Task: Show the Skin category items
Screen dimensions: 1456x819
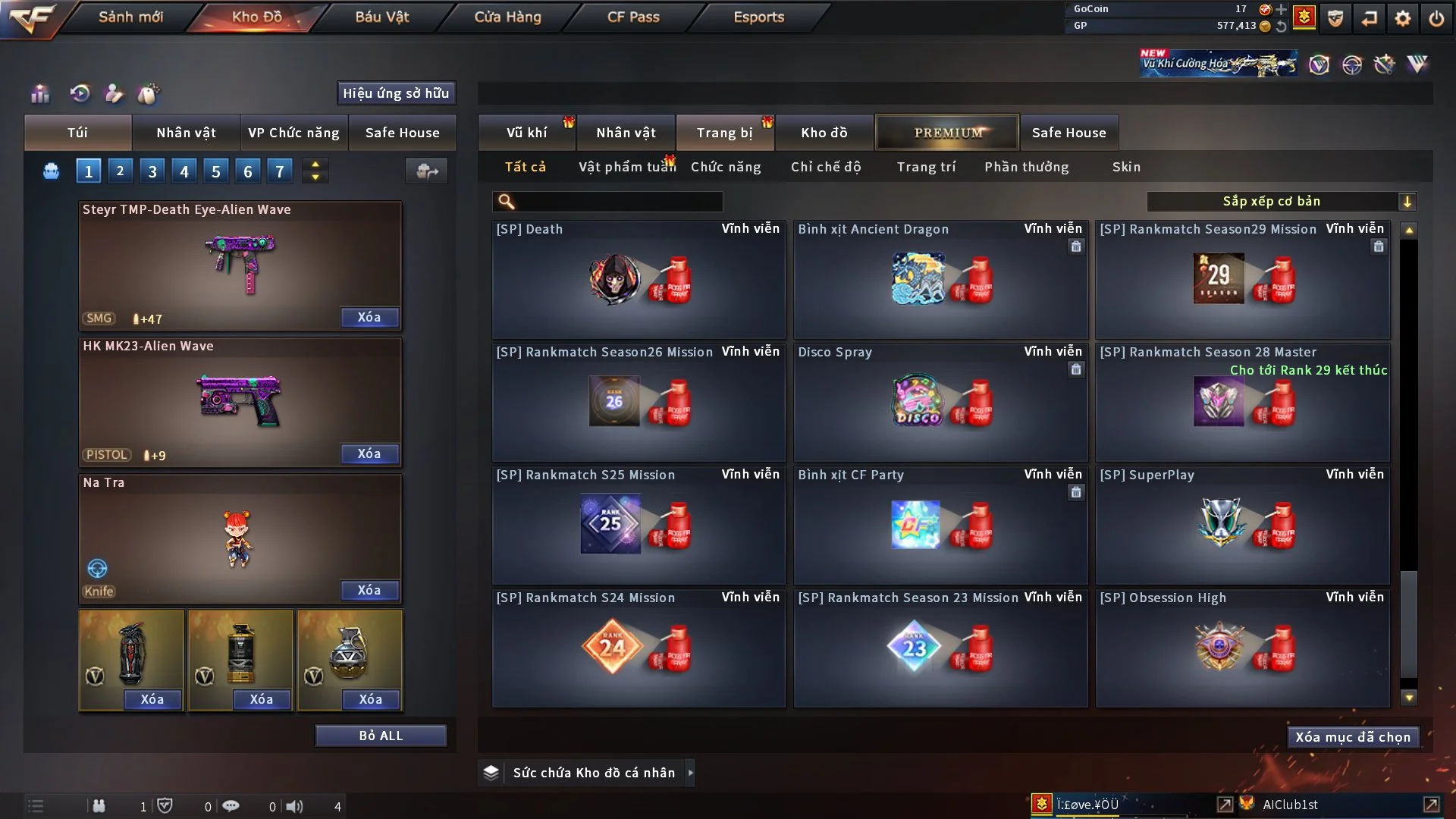Action: pyautogui.click(x=1126, y=167)
